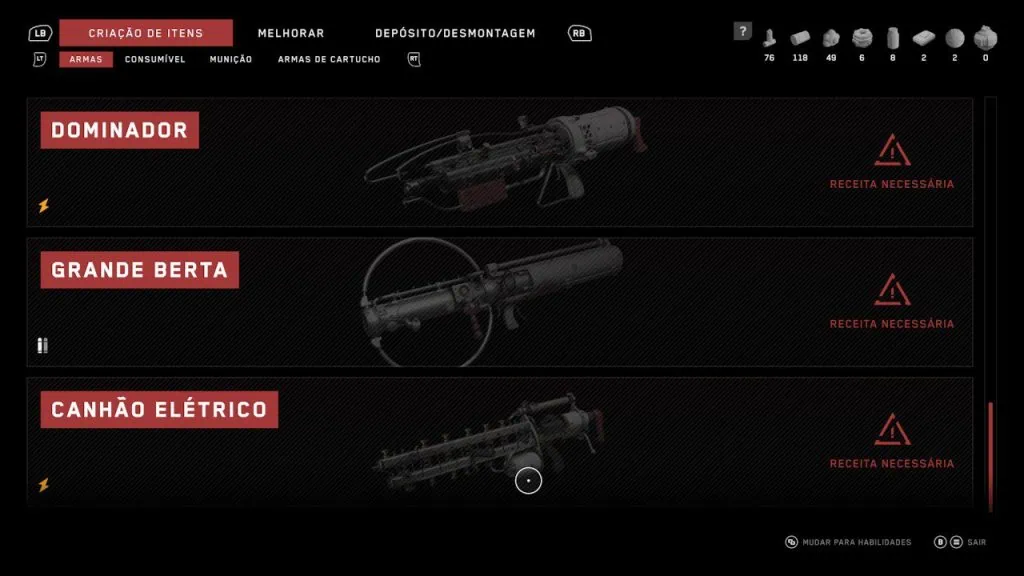Go to the Depósito/Desmontagem tab
1024x576 pixels.
455,33
